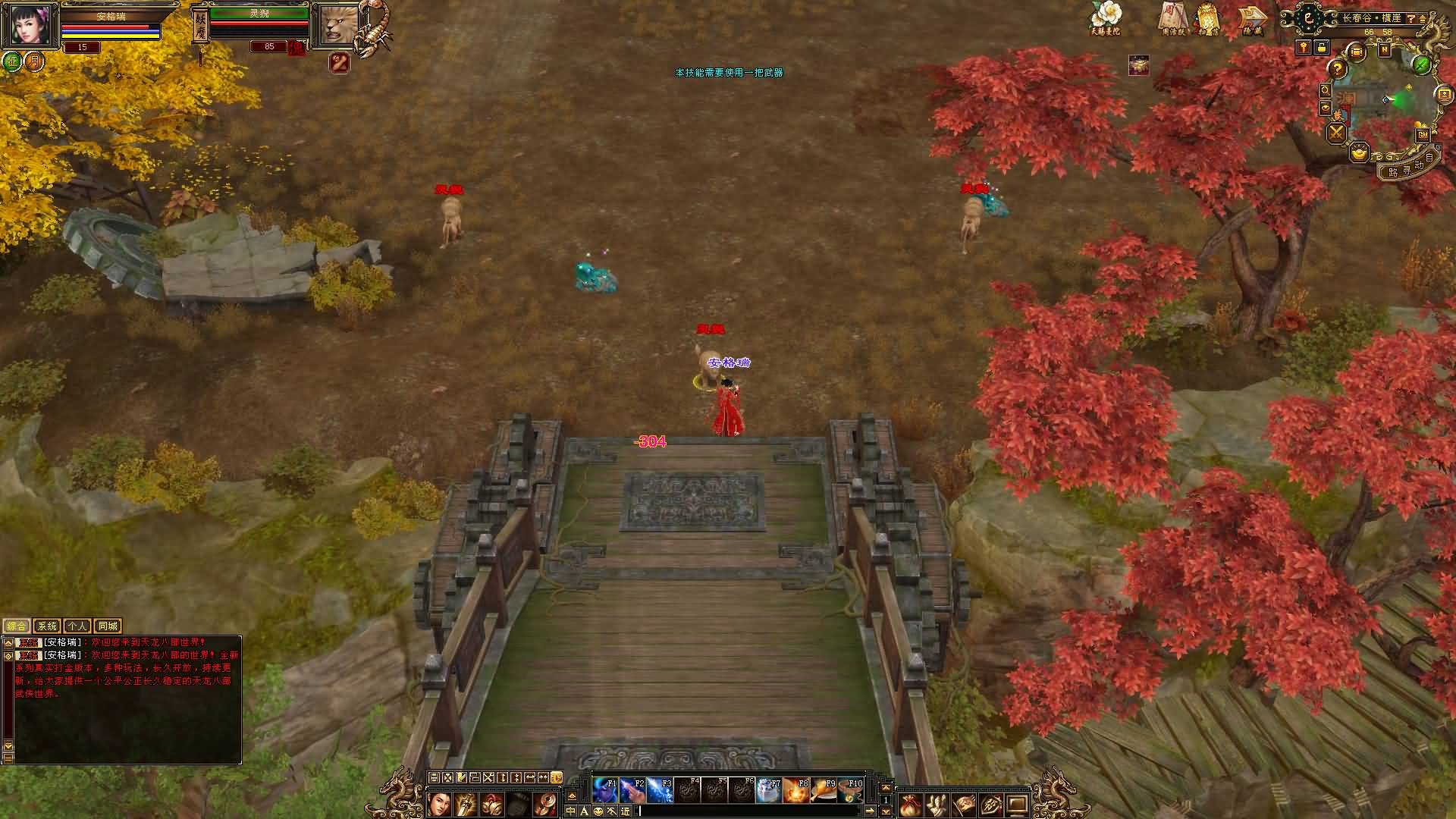Click the crossed swords minimap button

coord(1335,133)
